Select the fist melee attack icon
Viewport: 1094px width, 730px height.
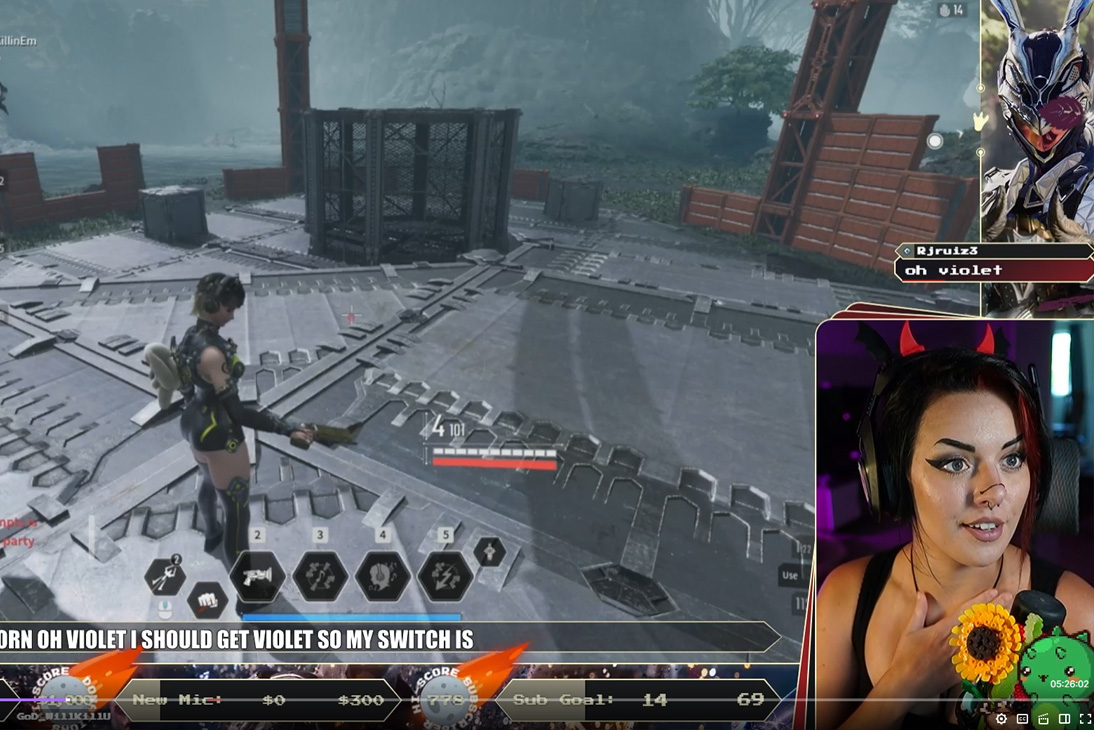point(206,600)
